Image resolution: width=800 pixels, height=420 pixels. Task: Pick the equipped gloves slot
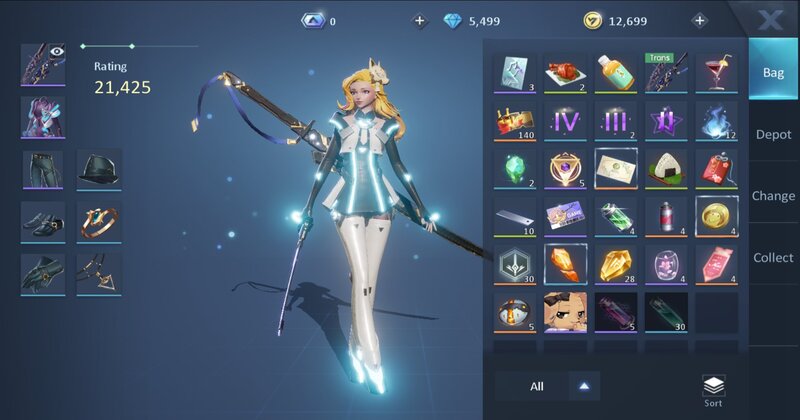pyautogui.click(x=43, y=273)
